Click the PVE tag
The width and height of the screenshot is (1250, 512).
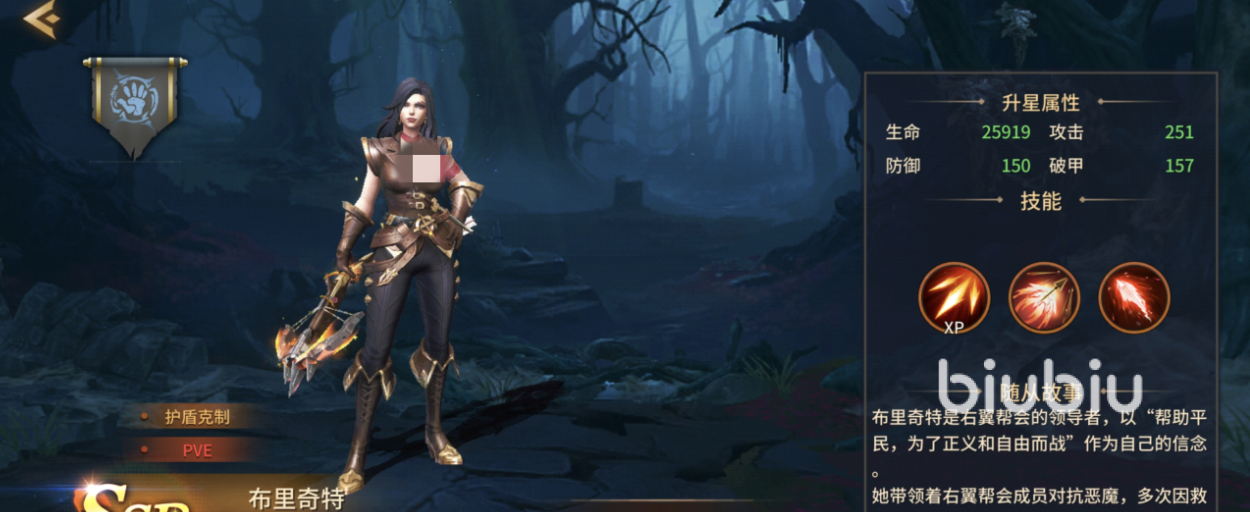point(196,450)
